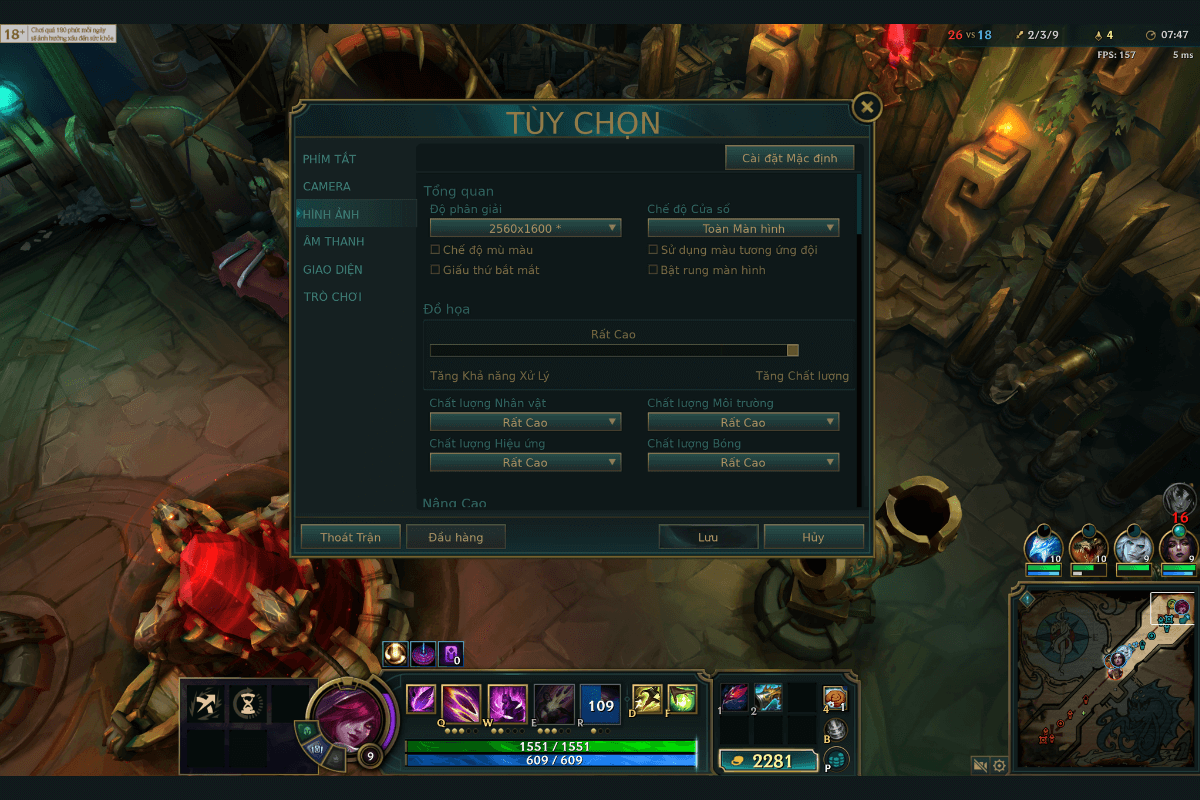Click the Thoát Trận button

[350, 537]
